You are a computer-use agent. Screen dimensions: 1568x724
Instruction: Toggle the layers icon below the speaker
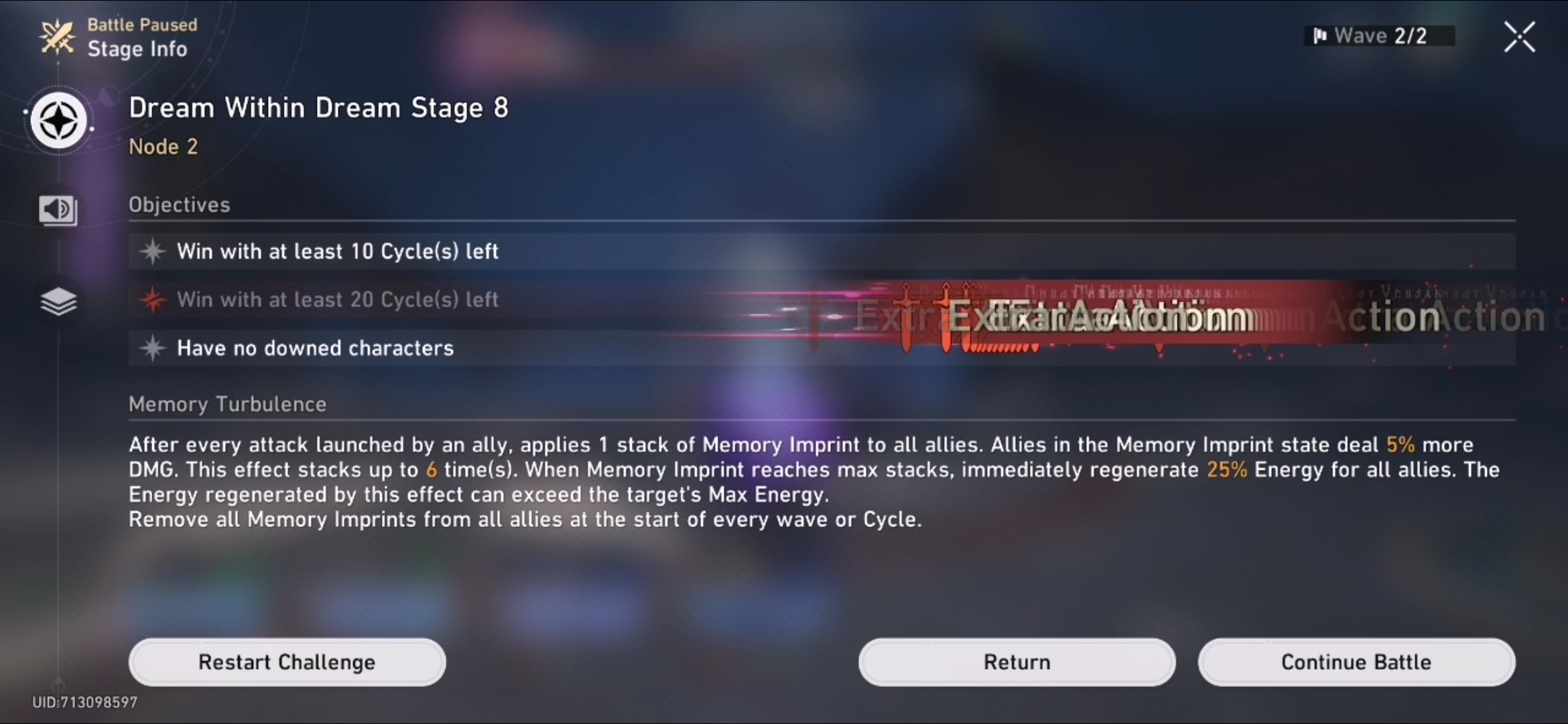[59, 302]
